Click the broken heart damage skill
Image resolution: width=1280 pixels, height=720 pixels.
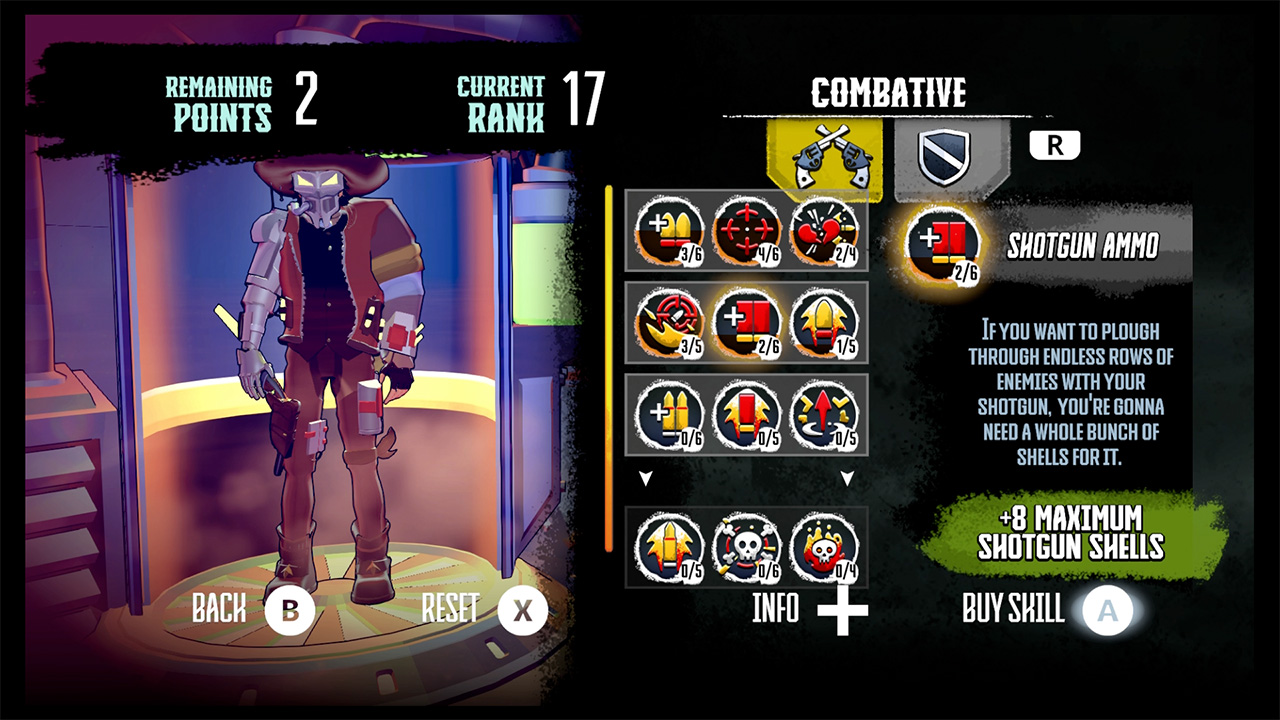tap(825, 232)
